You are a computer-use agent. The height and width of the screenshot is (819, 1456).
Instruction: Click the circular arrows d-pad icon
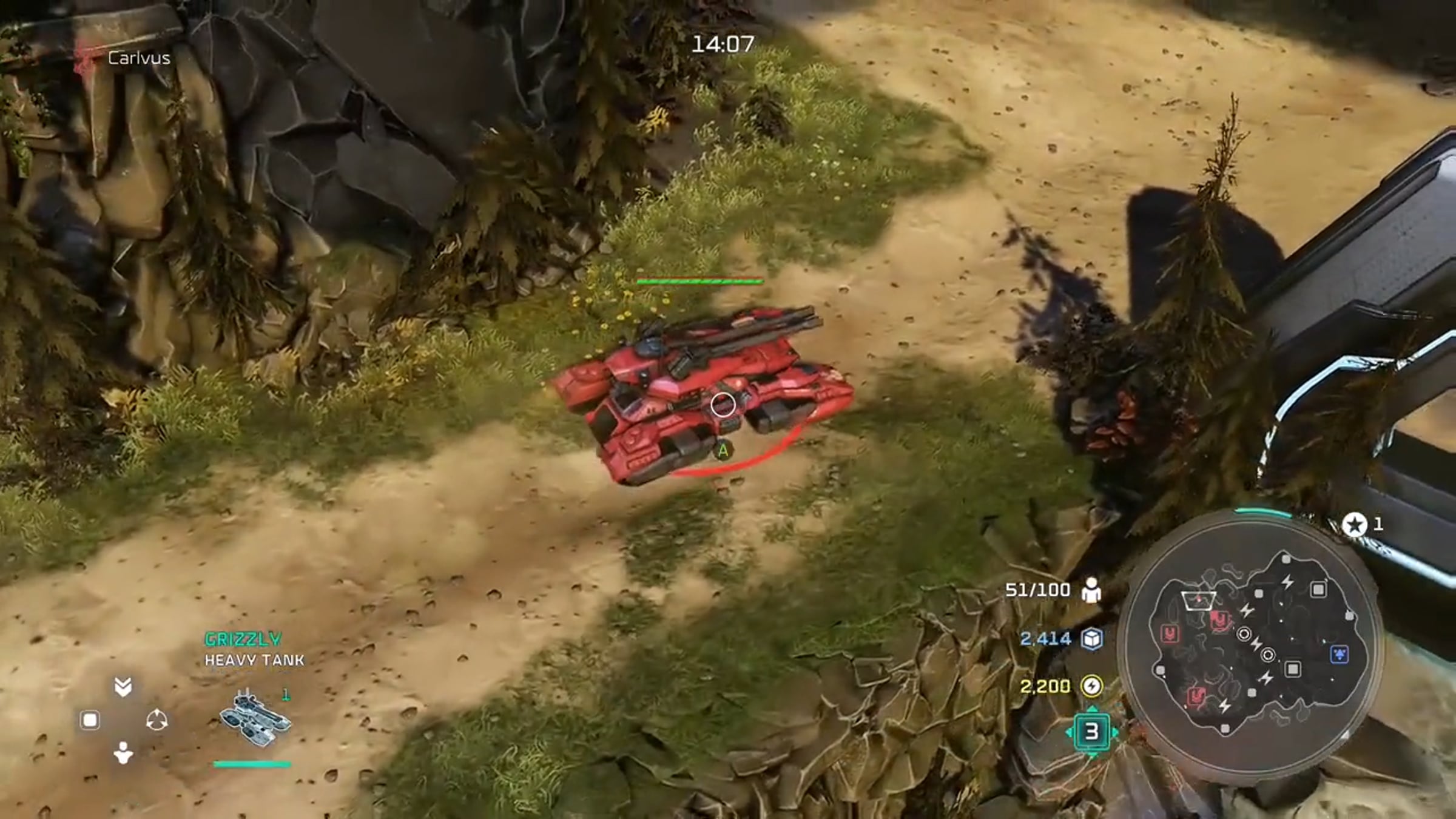pyautogui.click(x=157, y=721)
